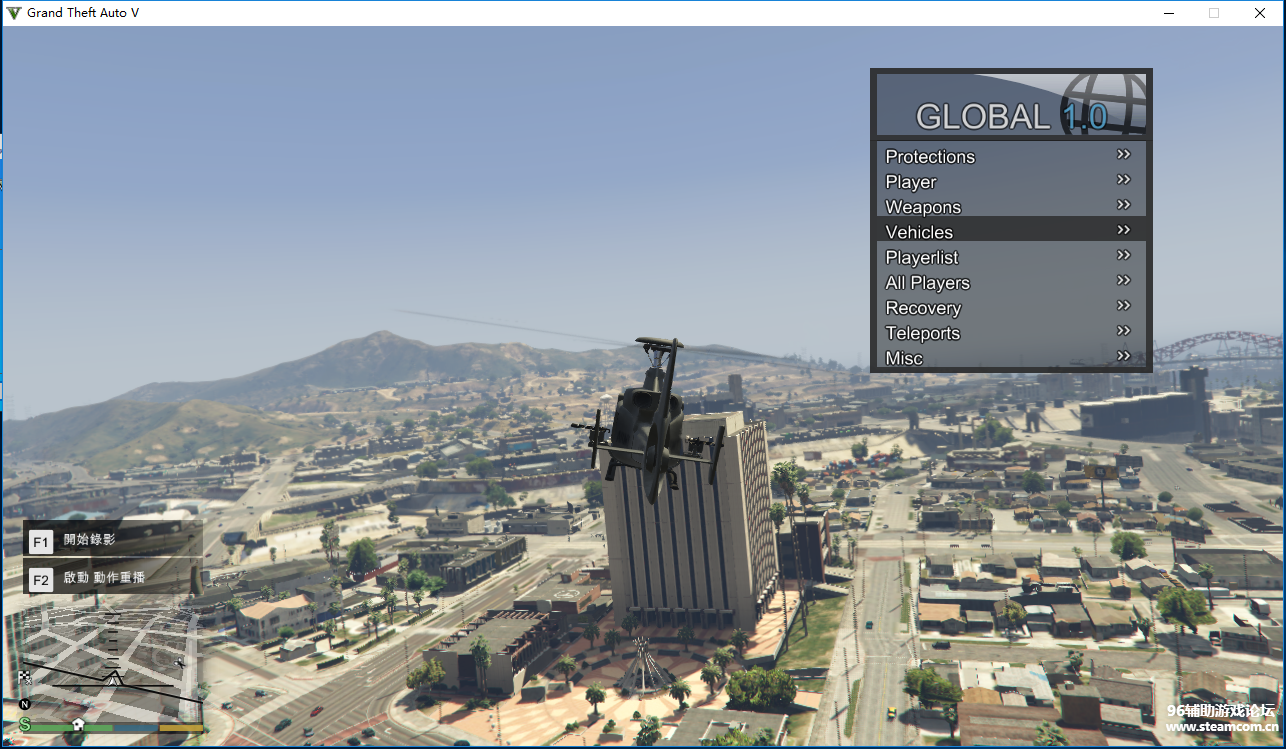
Task: Go to the Teleports submenu
Action: click(x=1010, y=333)
